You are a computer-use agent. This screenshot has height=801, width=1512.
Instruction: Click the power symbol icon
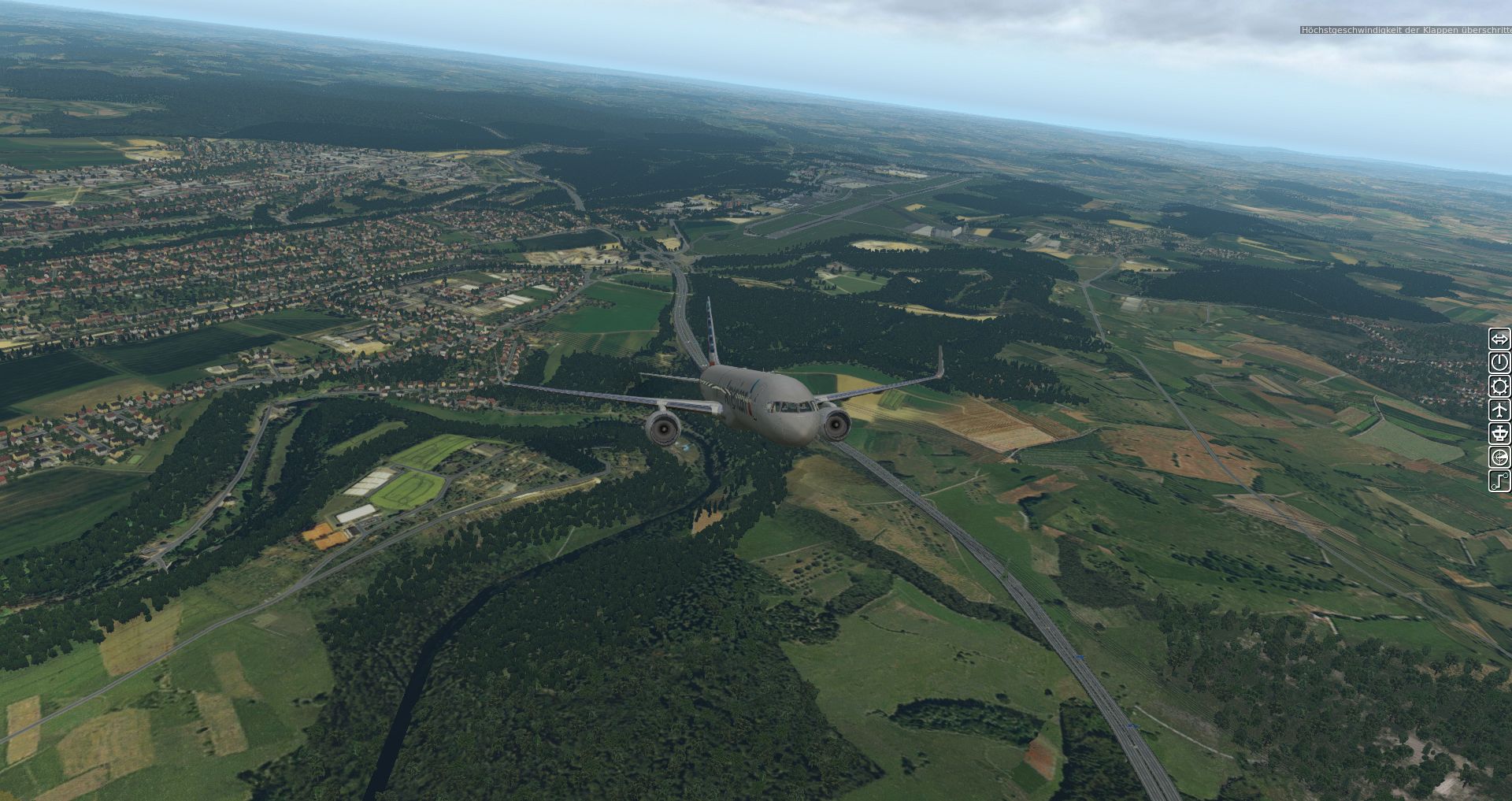[1499, 362]
